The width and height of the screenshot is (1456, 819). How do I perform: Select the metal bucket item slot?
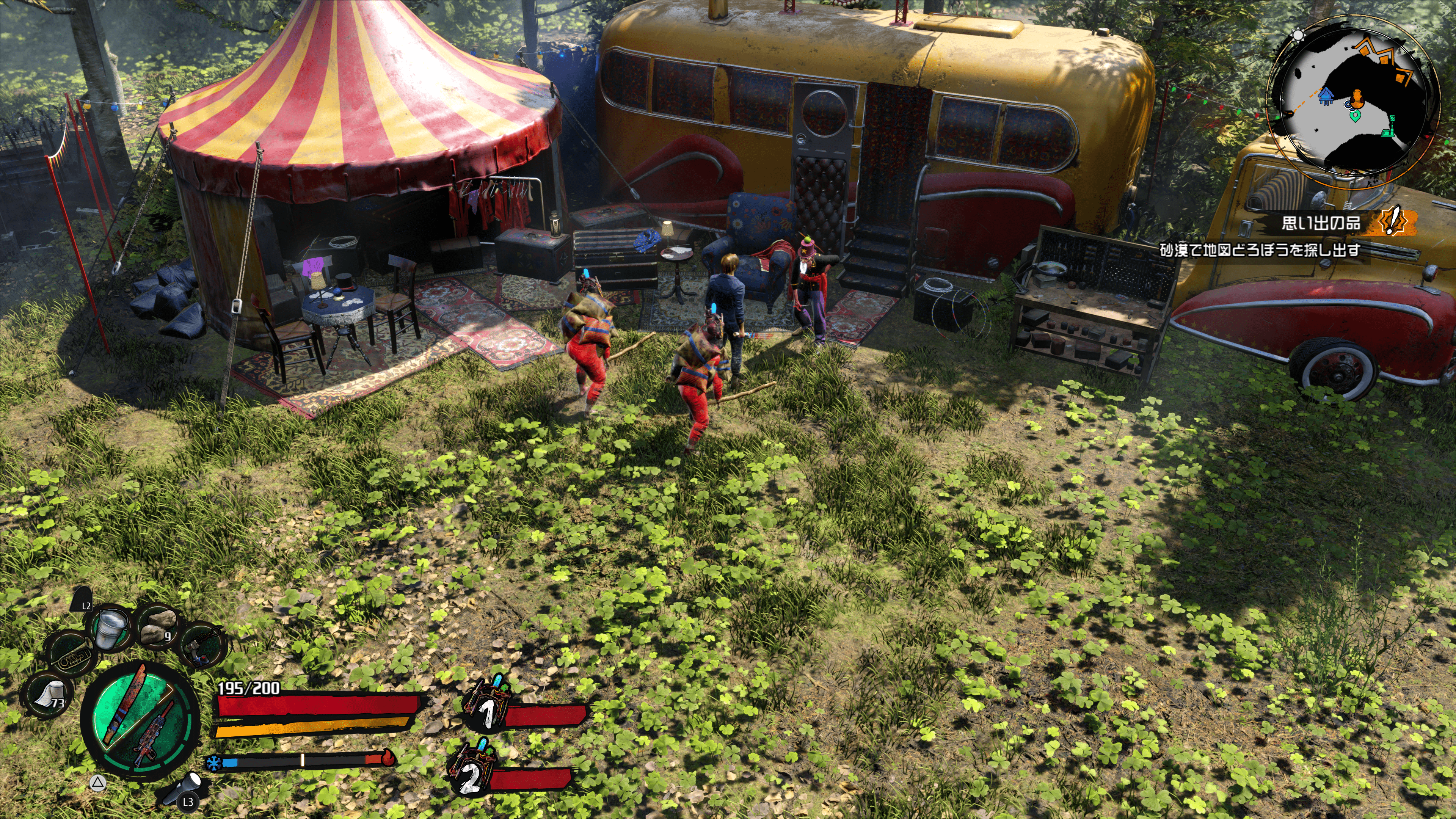(111, 629)
